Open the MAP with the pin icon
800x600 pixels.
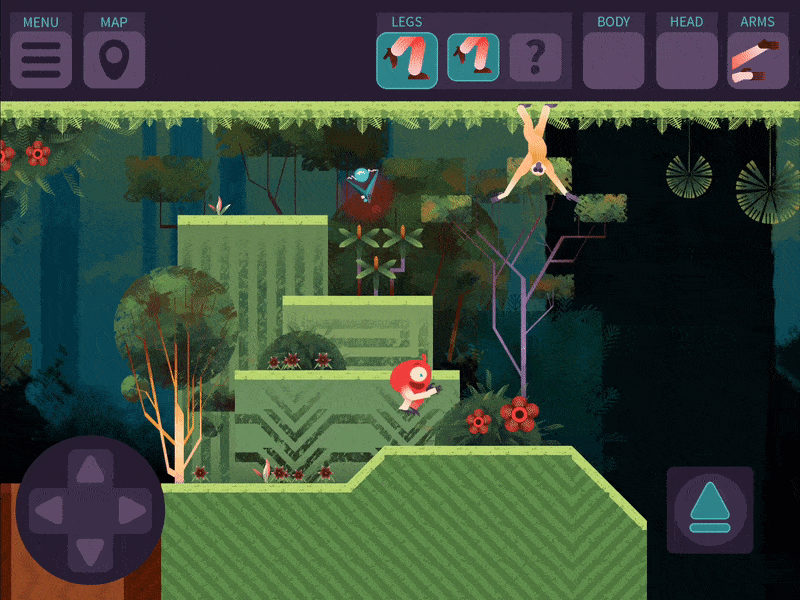coord(114,60)
